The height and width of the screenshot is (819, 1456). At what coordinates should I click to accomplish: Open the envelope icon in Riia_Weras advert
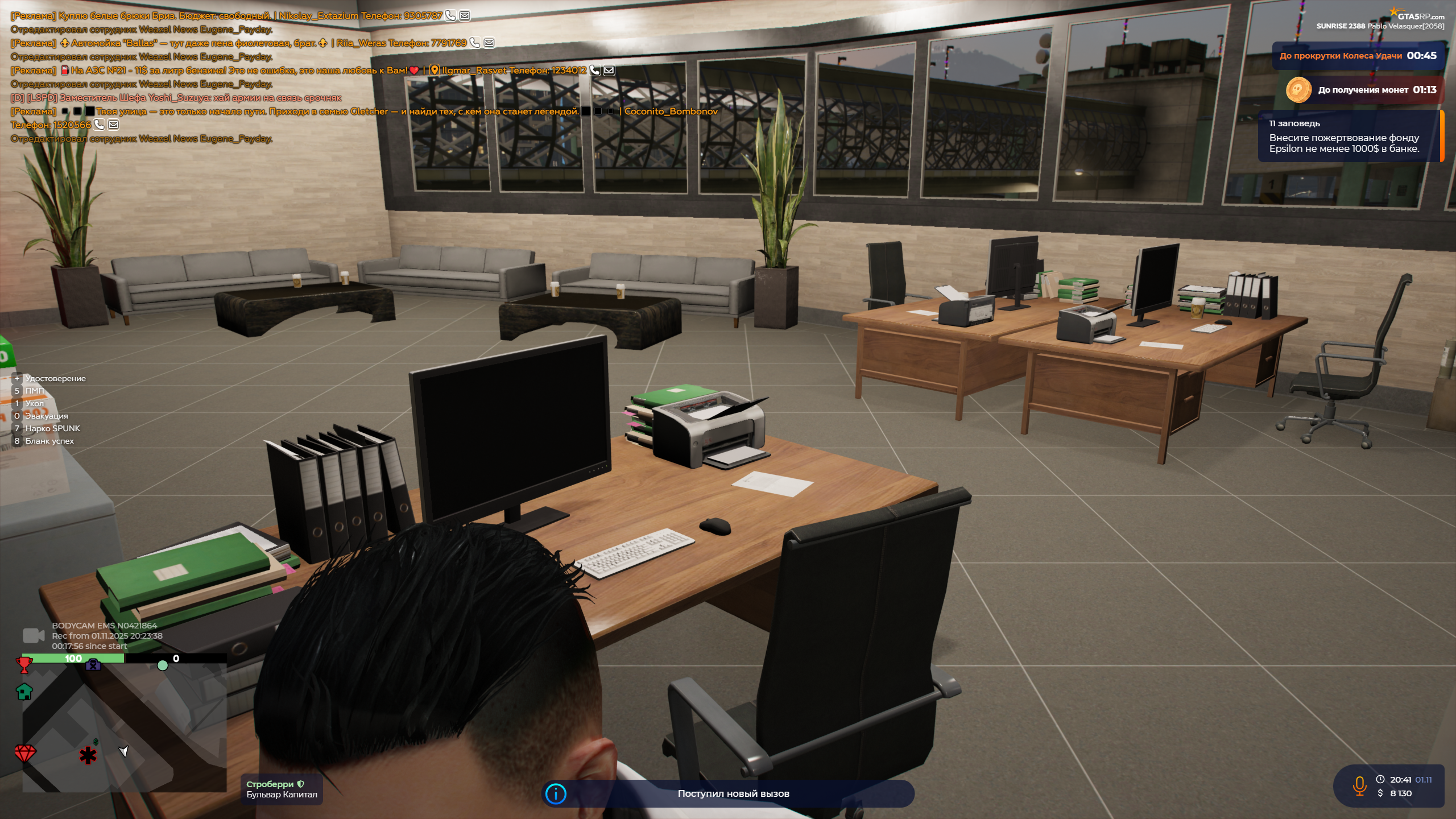pyautogui.click(x=488, y=42)
